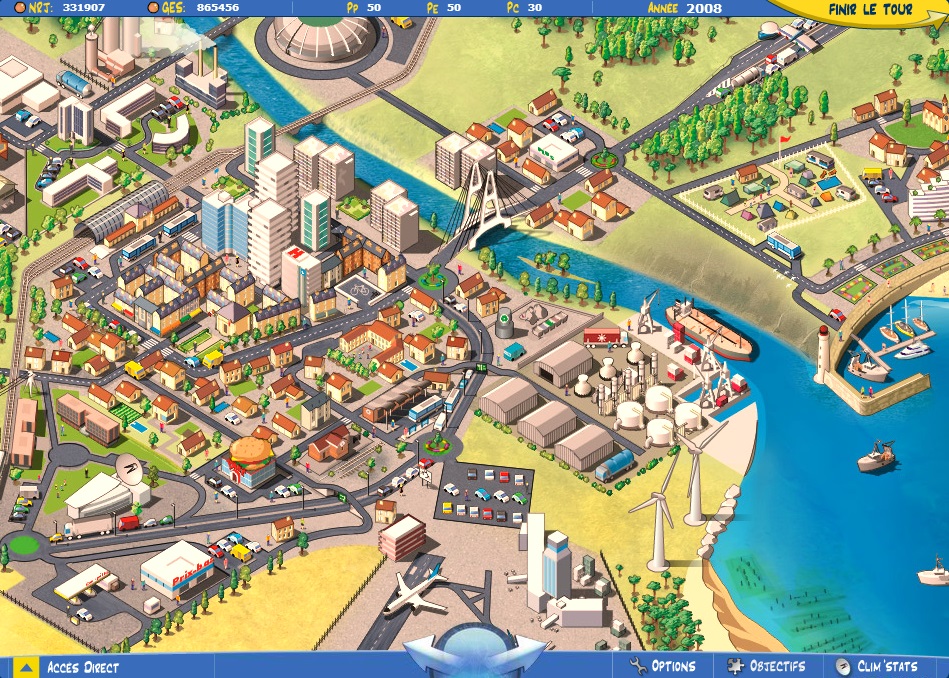949x678 pixels.
Task: Expand the Acces Direct menu
Action: pyautogui.click(x=70, y=667)
